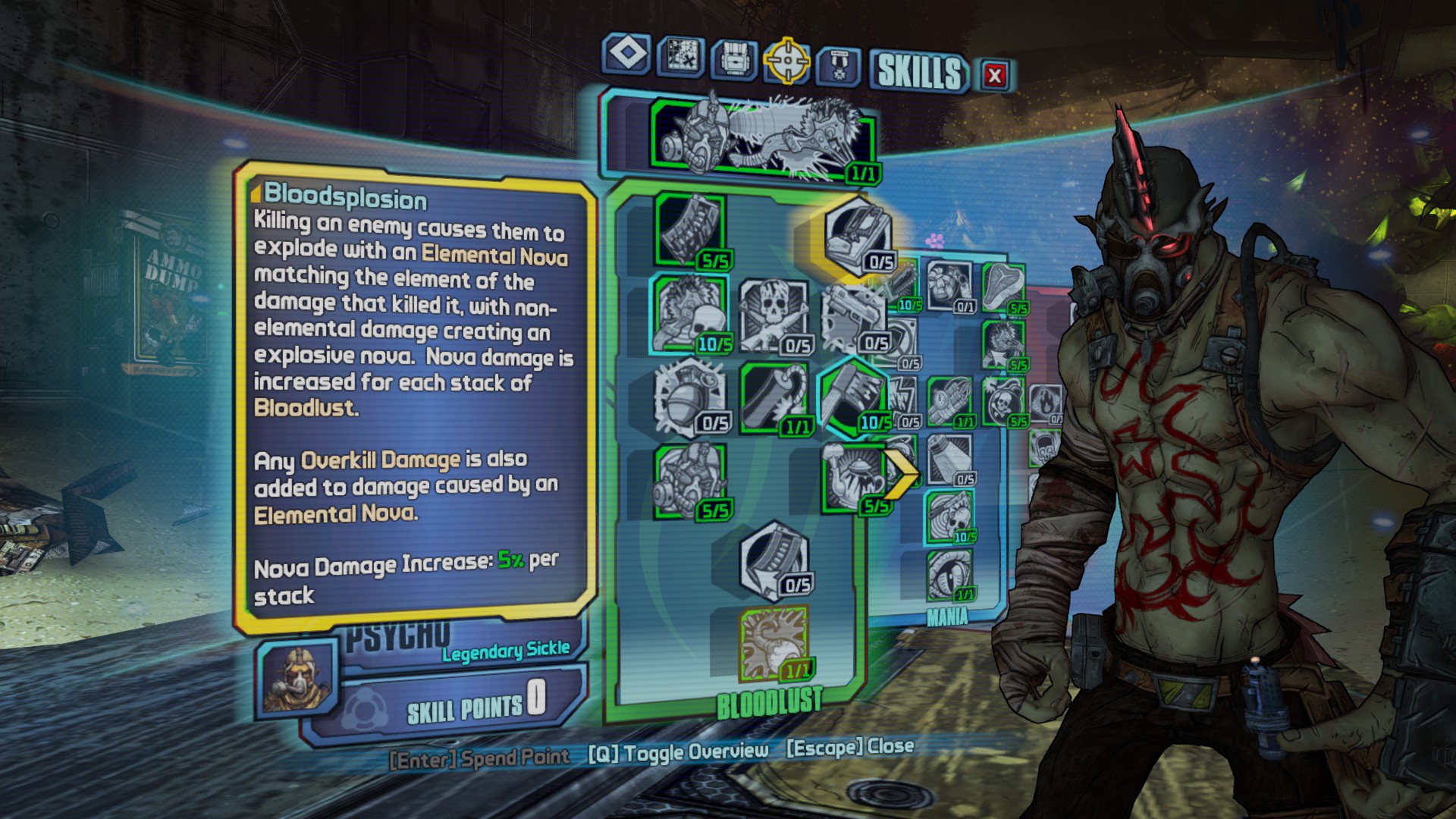Close the Skills menu with the red X
The height and width of the screenshot is (819, 1456).
(x=995, y=75)
